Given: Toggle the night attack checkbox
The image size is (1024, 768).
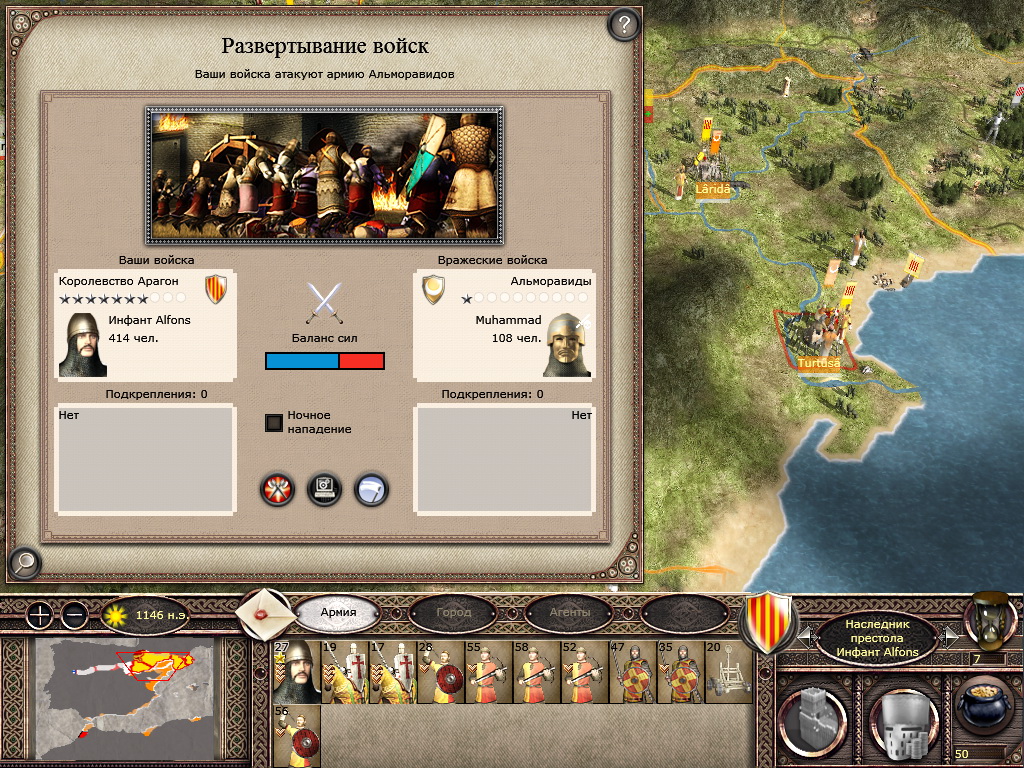Looking at the screenshot, I should point(274,423).
